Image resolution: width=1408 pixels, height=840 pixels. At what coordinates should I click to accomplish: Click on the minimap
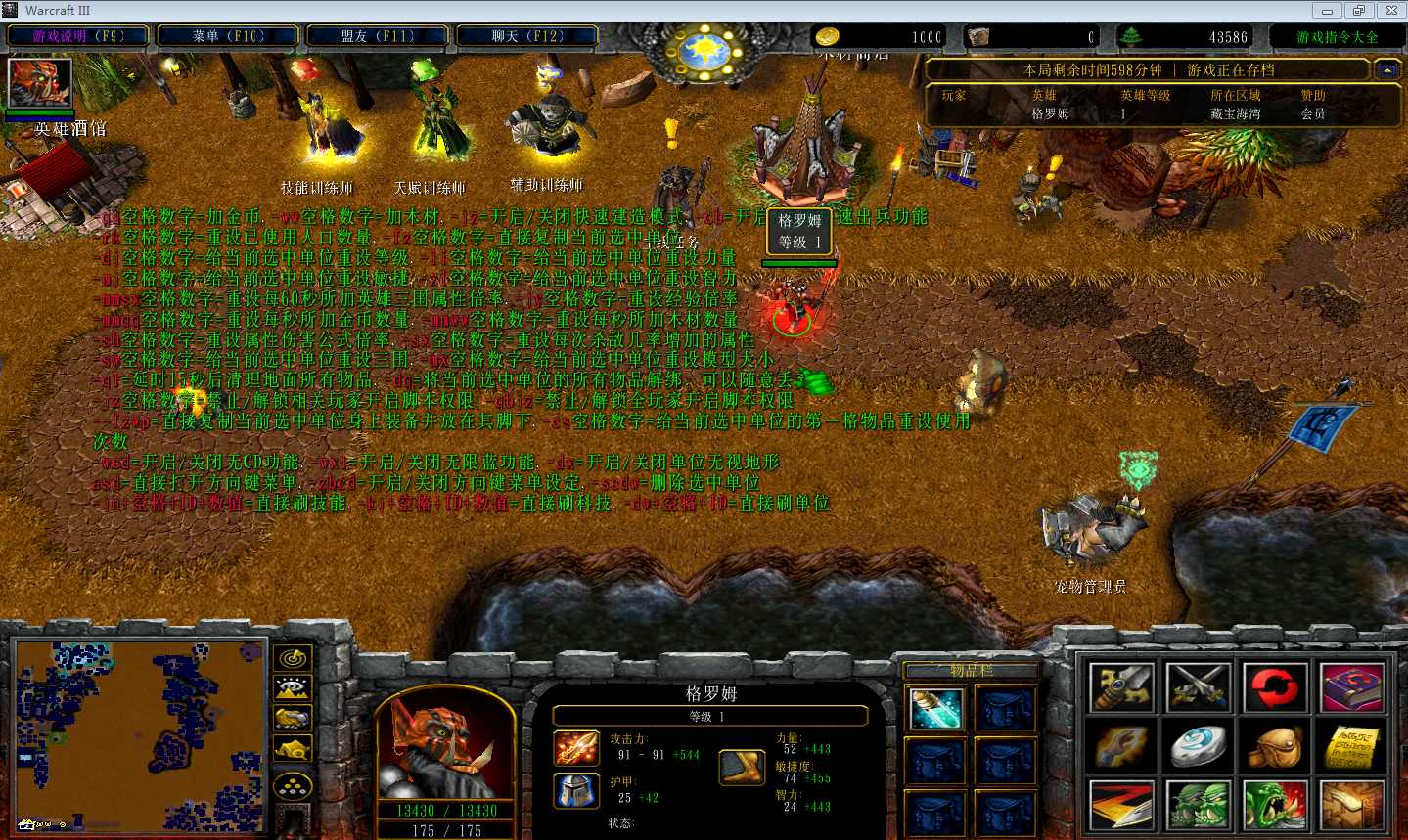pos(140,733)
